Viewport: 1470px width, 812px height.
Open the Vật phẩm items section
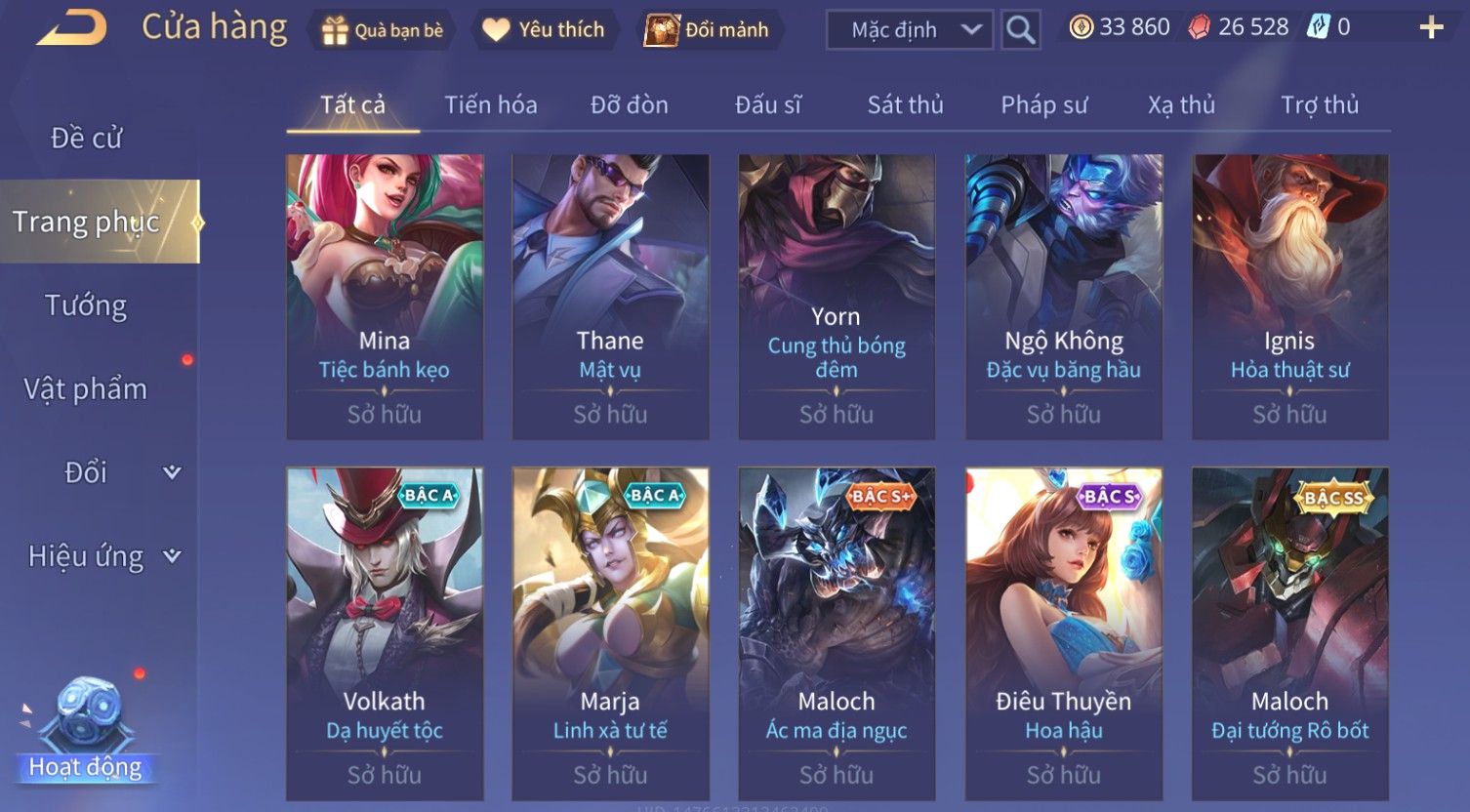(86, 389)
